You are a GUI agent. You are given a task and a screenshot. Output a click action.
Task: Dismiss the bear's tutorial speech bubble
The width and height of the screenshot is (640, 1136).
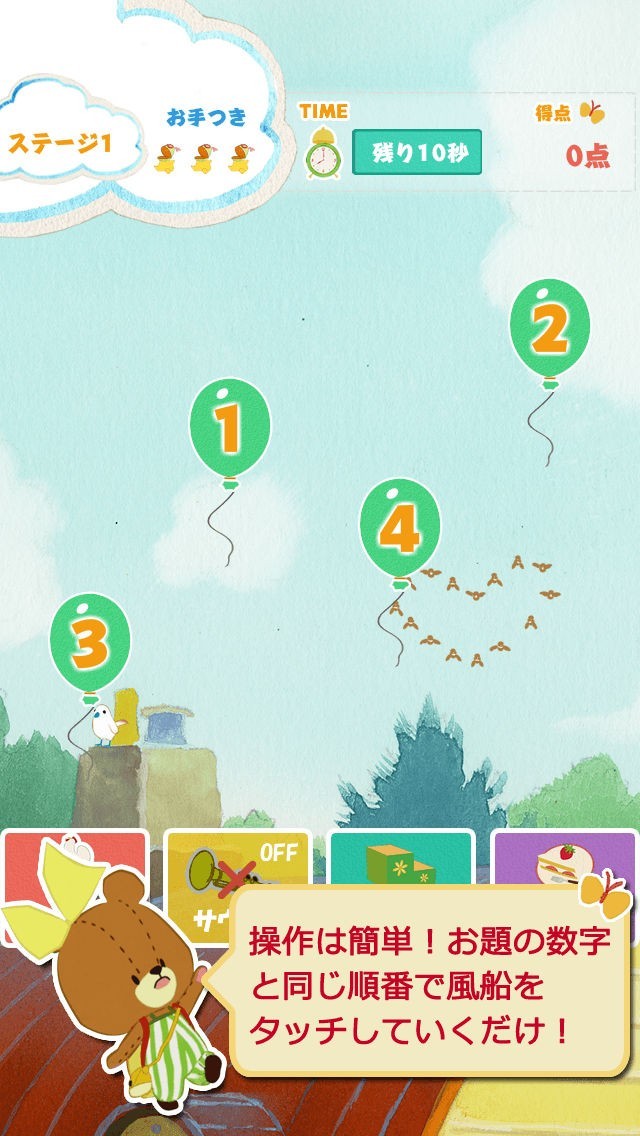[x=429, y=985]
